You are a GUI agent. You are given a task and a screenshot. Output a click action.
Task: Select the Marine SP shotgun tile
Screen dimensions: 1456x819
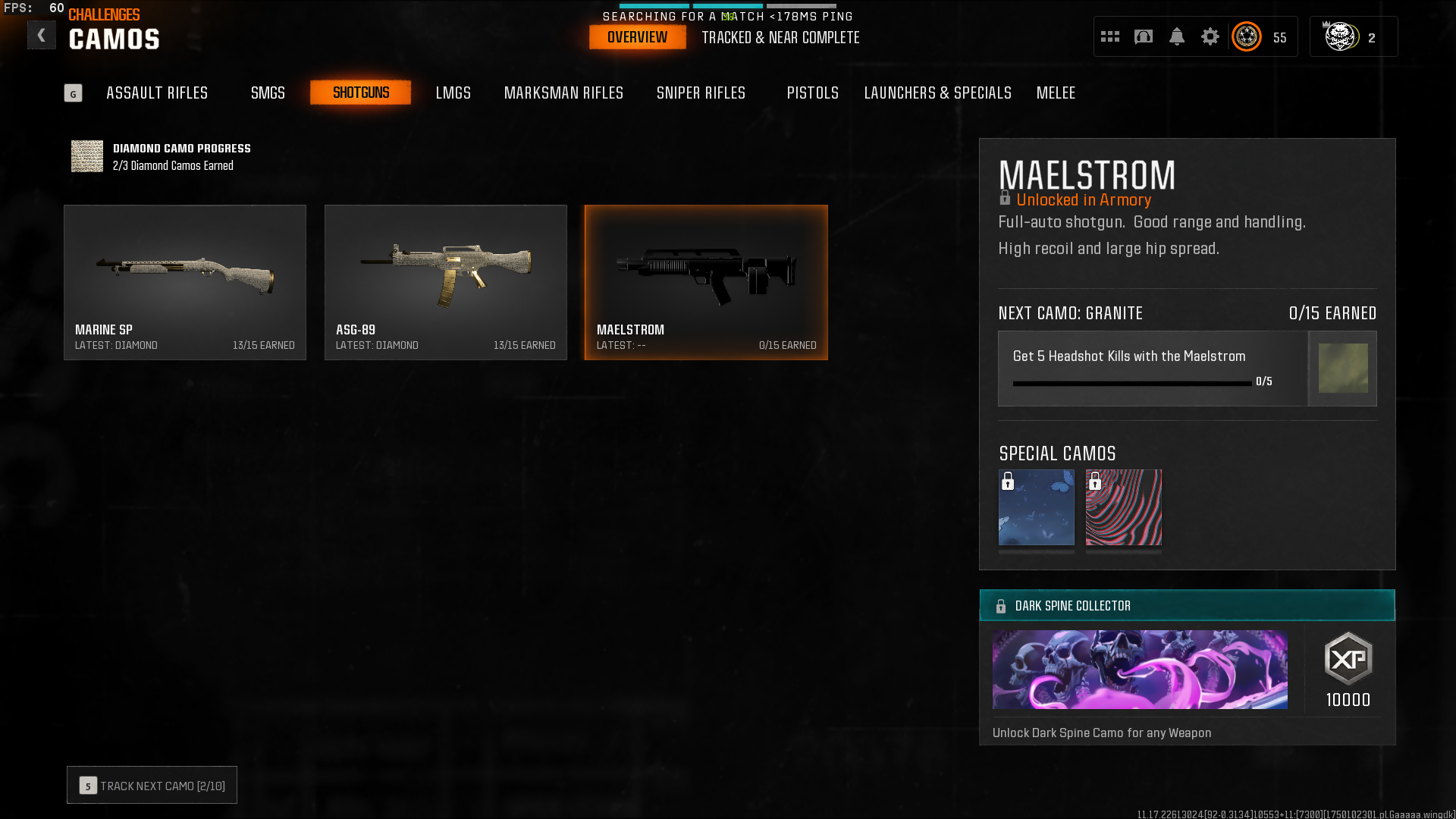pos(185,282)
